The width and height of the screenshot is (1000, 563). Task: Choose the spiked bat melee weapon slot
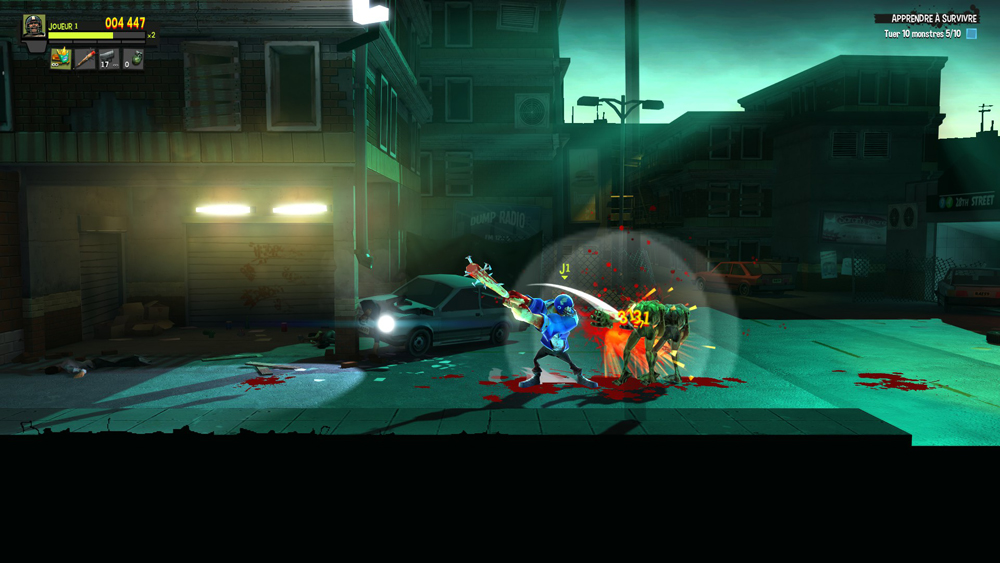[85, 60]
